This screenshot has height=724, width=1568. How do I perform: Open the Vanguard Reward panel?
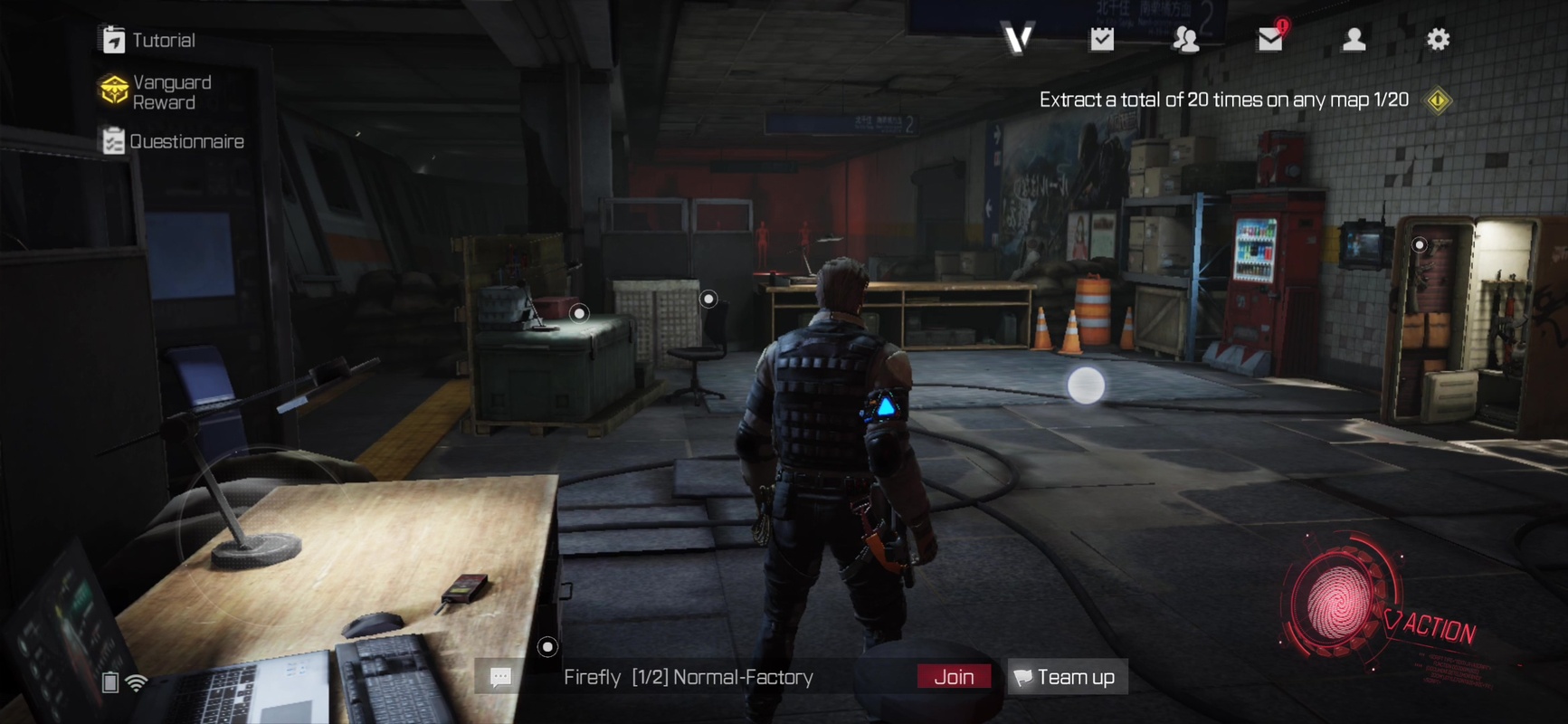(156, 91)
